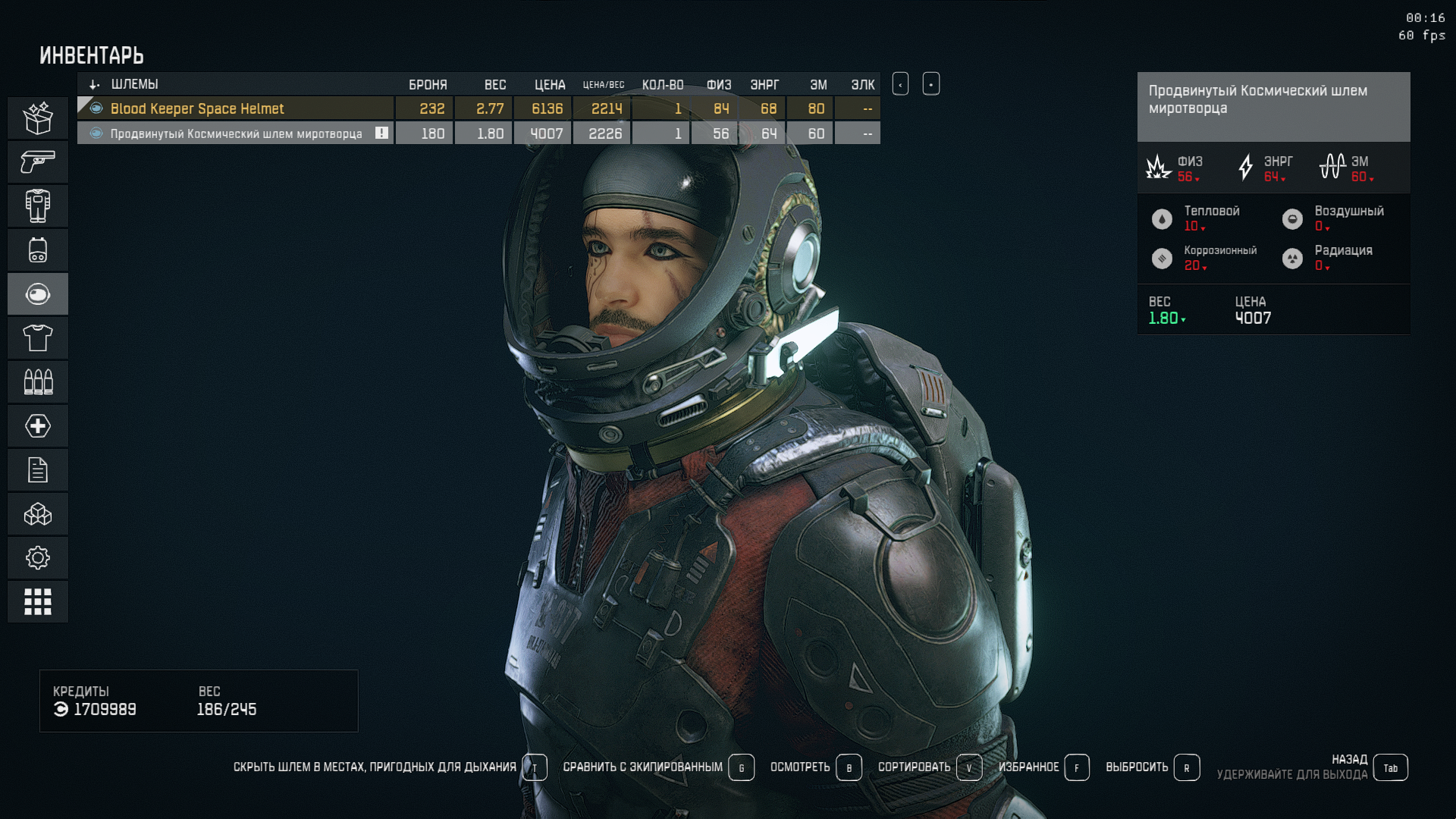The height and width of the screenshot is (819, 1456).
Task: Sort helmets by ФИЗ resistance column
Action: coord(719,84)
